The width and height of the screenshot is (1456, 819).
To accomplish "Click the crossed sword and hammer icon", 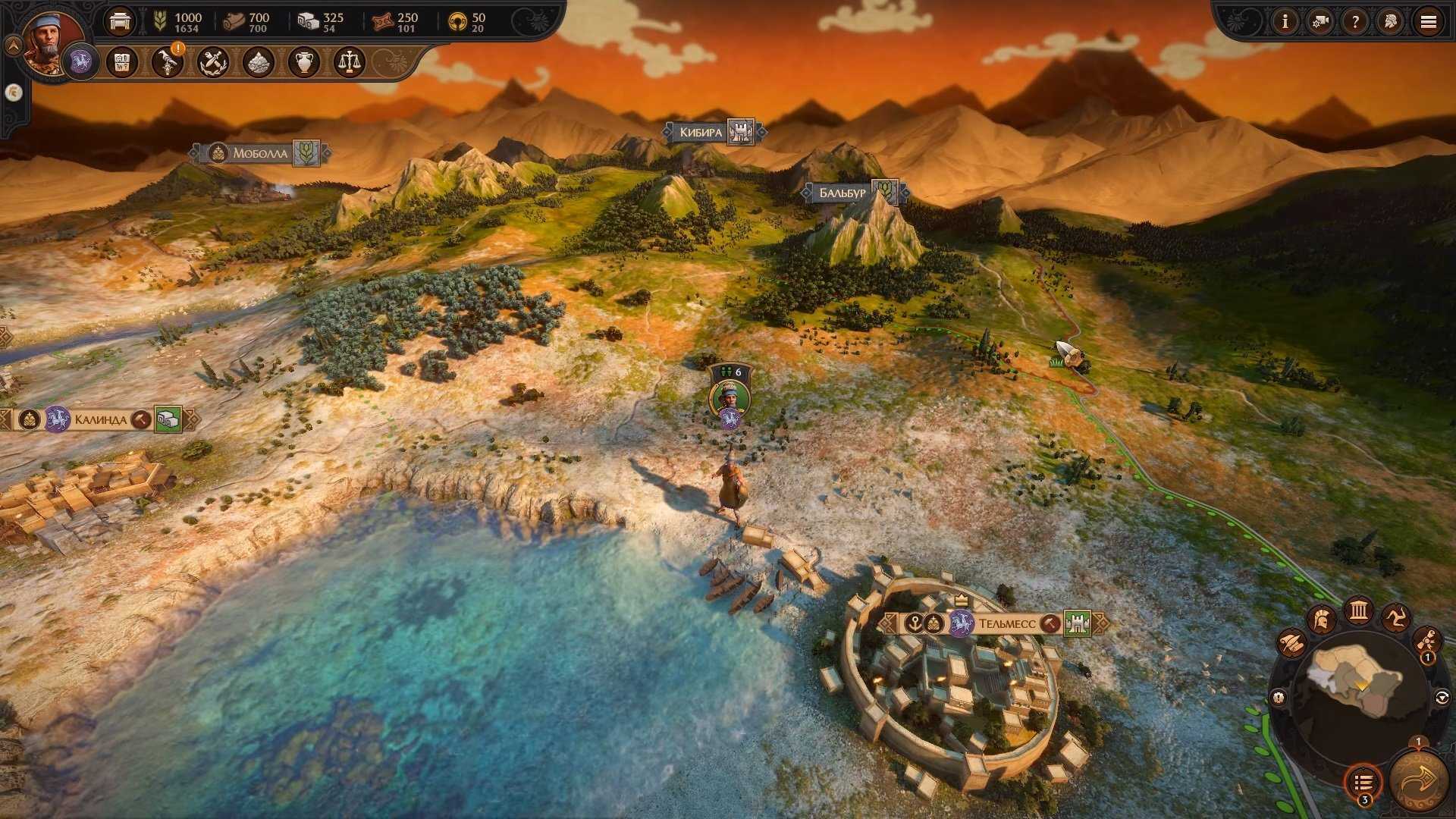I will coord(213,62).
